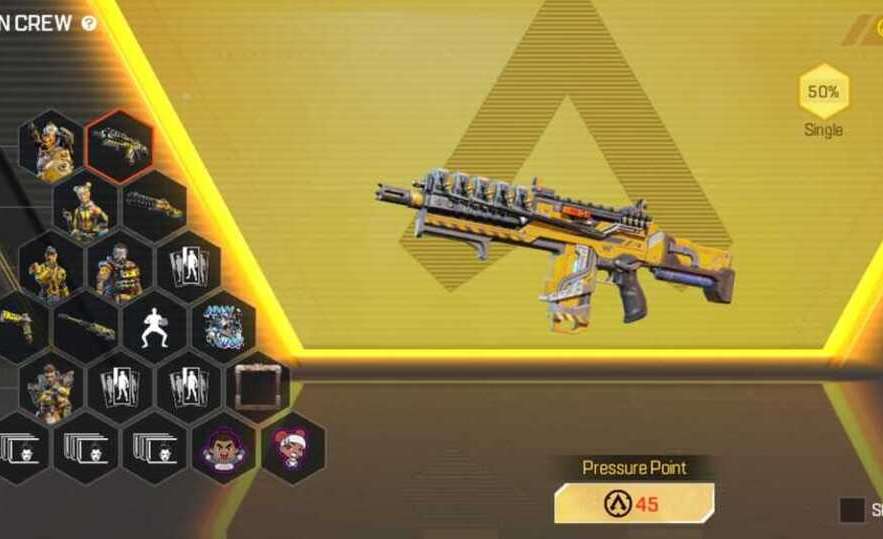Pick the square frame reward
Screen dimensions: 883x539
(x=257, y=385)
